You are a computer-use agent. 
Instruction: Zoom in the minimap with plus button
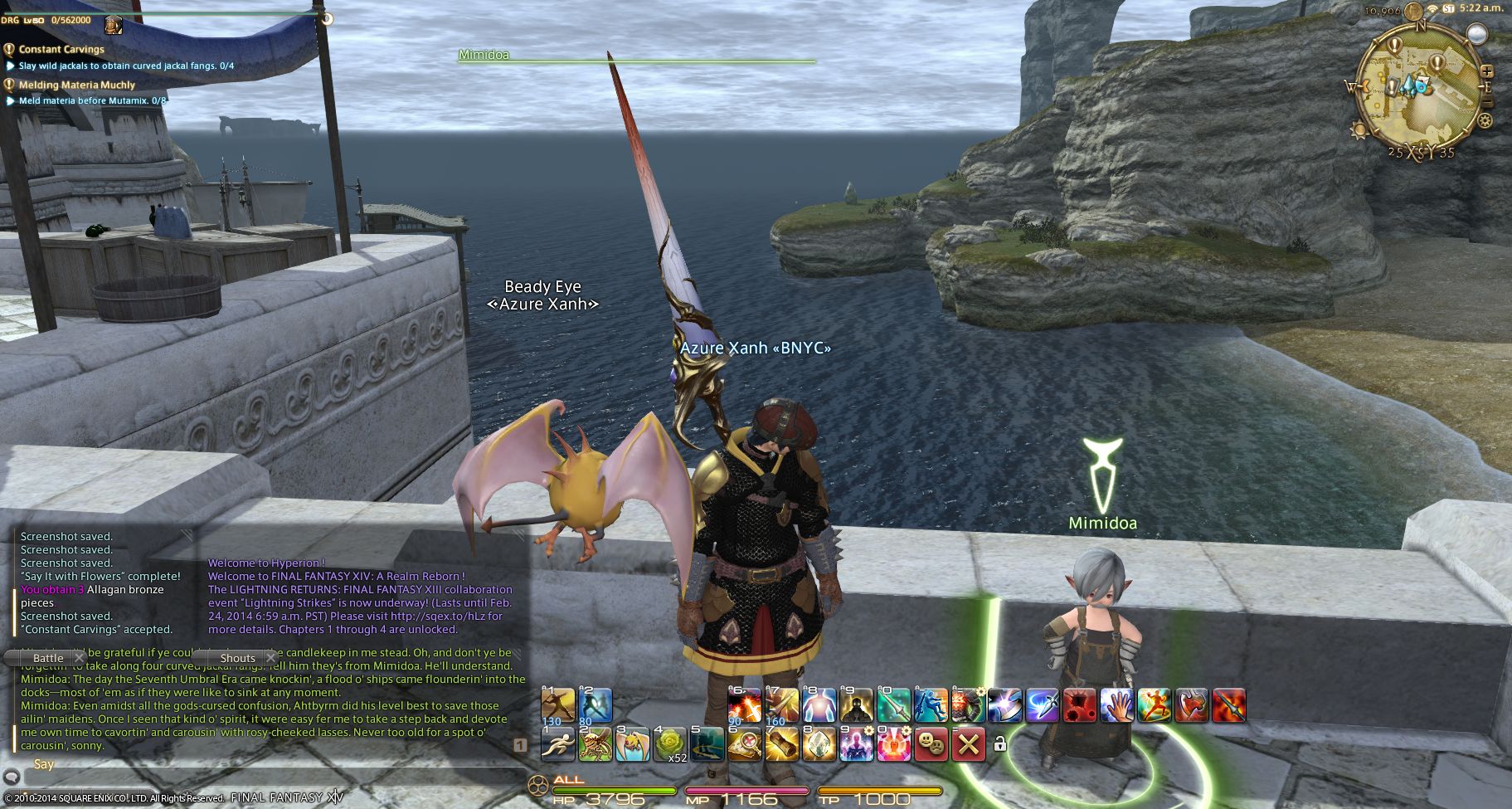(1486, 71)
